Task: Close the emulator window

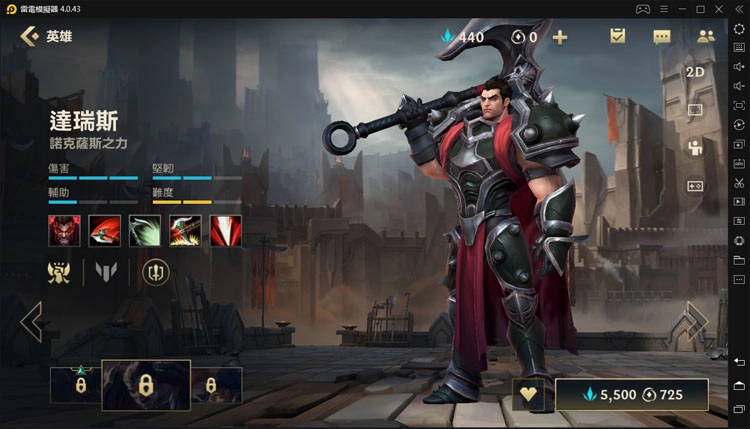Action: pyautogui.click(x=738, y=9)
